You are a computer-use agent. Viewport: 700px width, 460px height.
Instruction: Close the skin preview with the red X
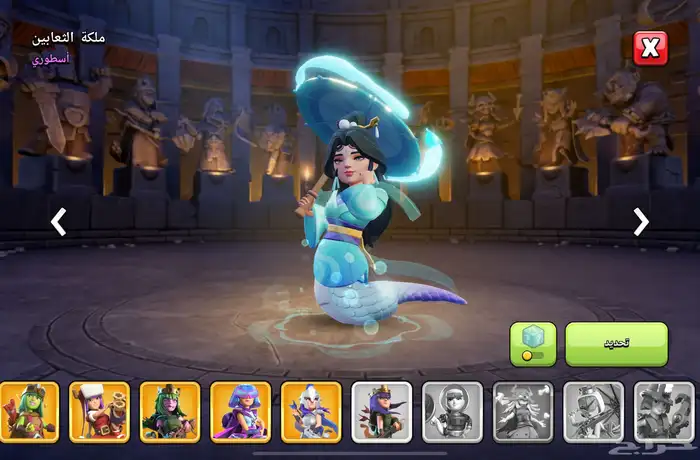tap(650, 48)
